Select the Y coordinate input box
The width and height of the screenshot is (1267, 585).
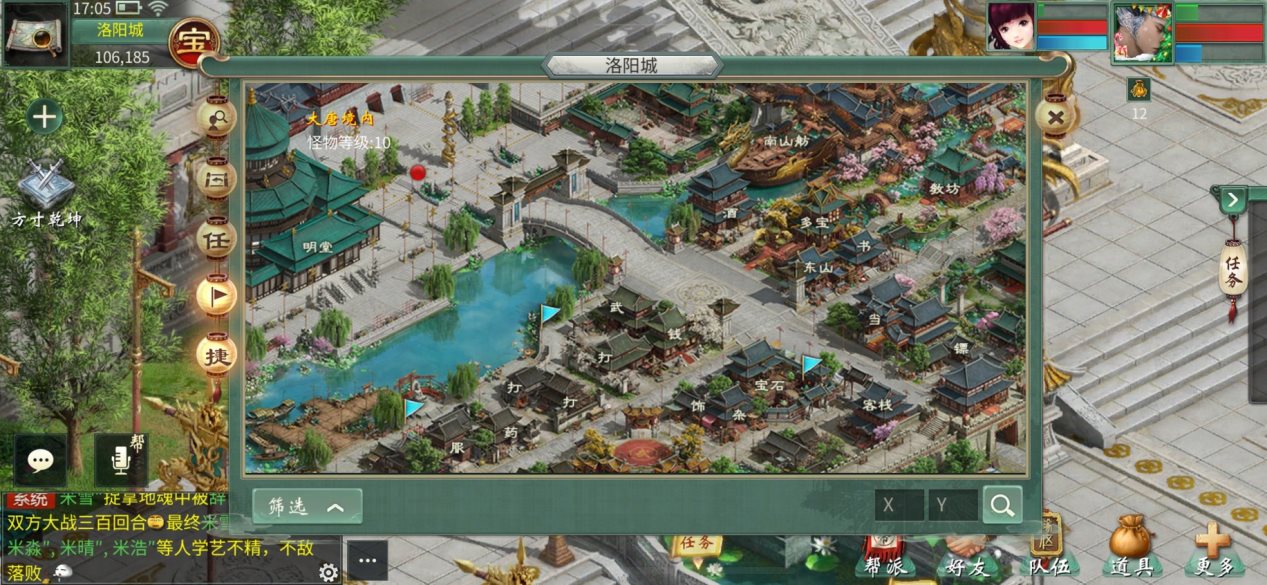[952, 505]
